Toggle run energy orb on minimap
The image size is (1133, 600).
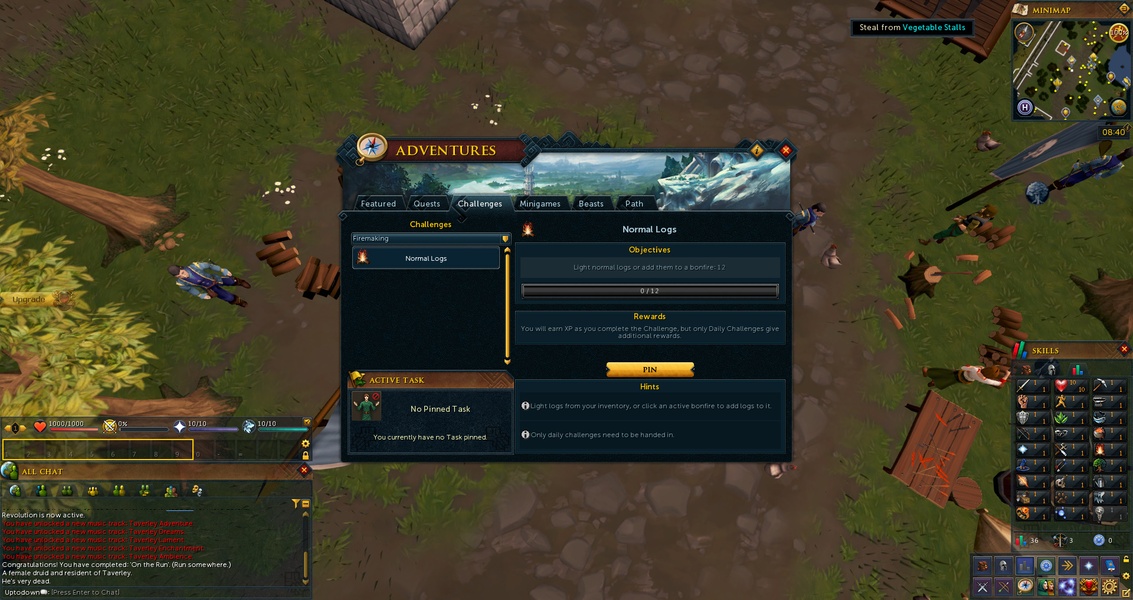(x=1119, y=32)
